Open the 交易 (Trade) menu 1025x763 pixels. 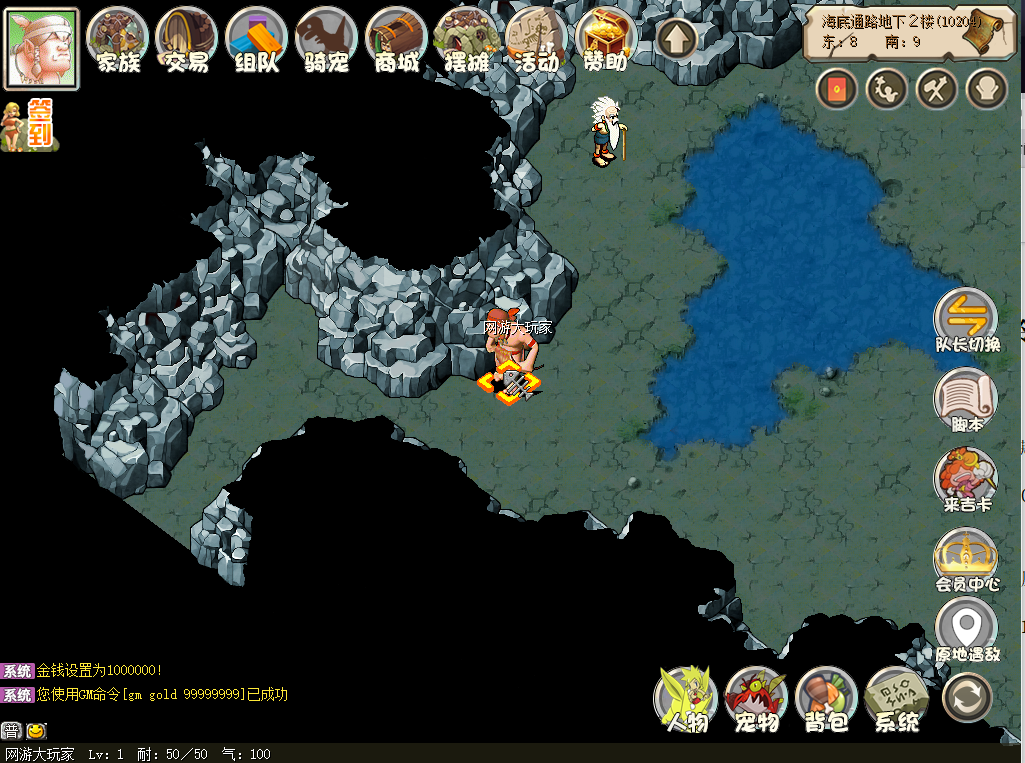pyautogui.click(x=187, y=40)
